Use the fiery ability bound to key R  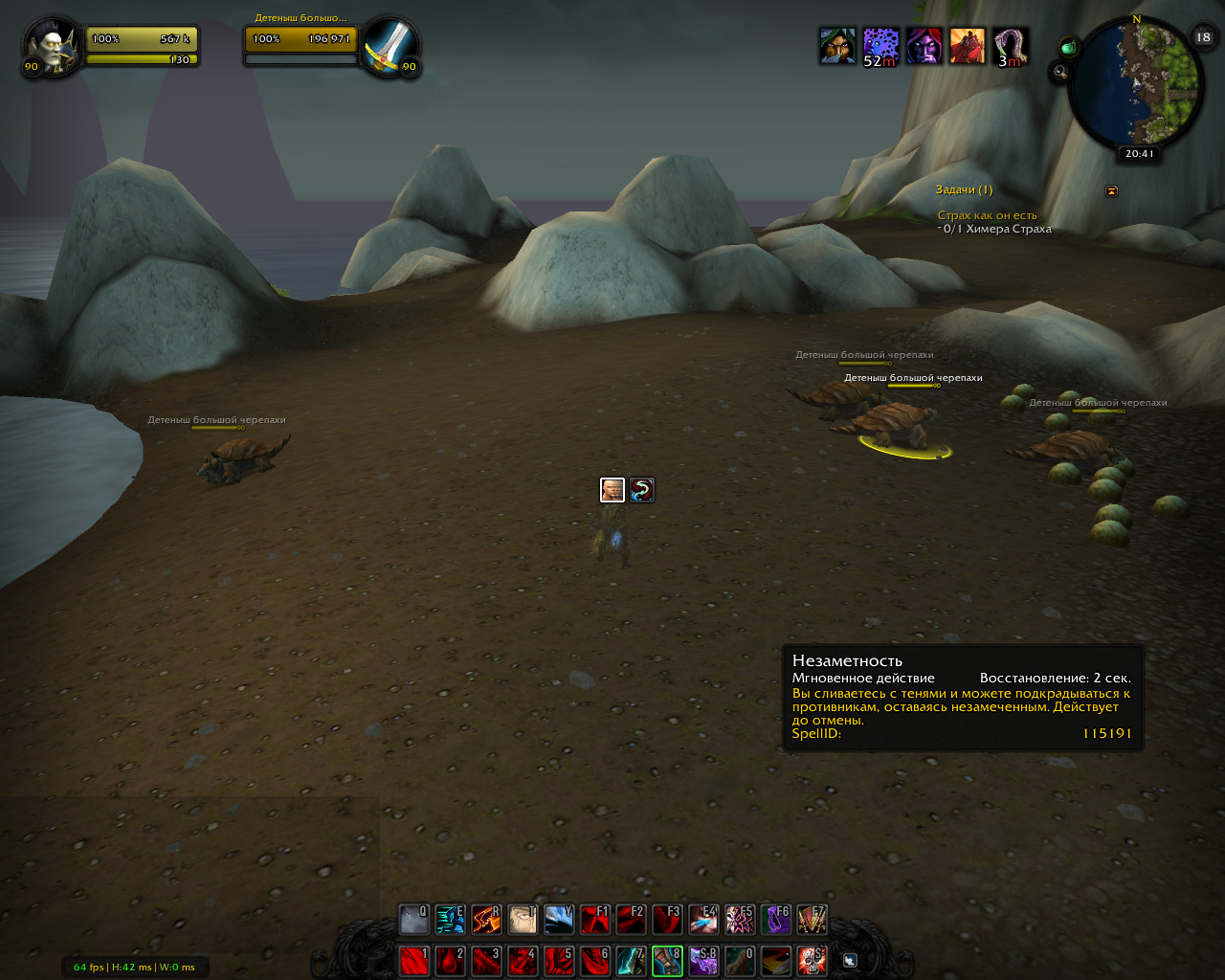pos(486,920)
